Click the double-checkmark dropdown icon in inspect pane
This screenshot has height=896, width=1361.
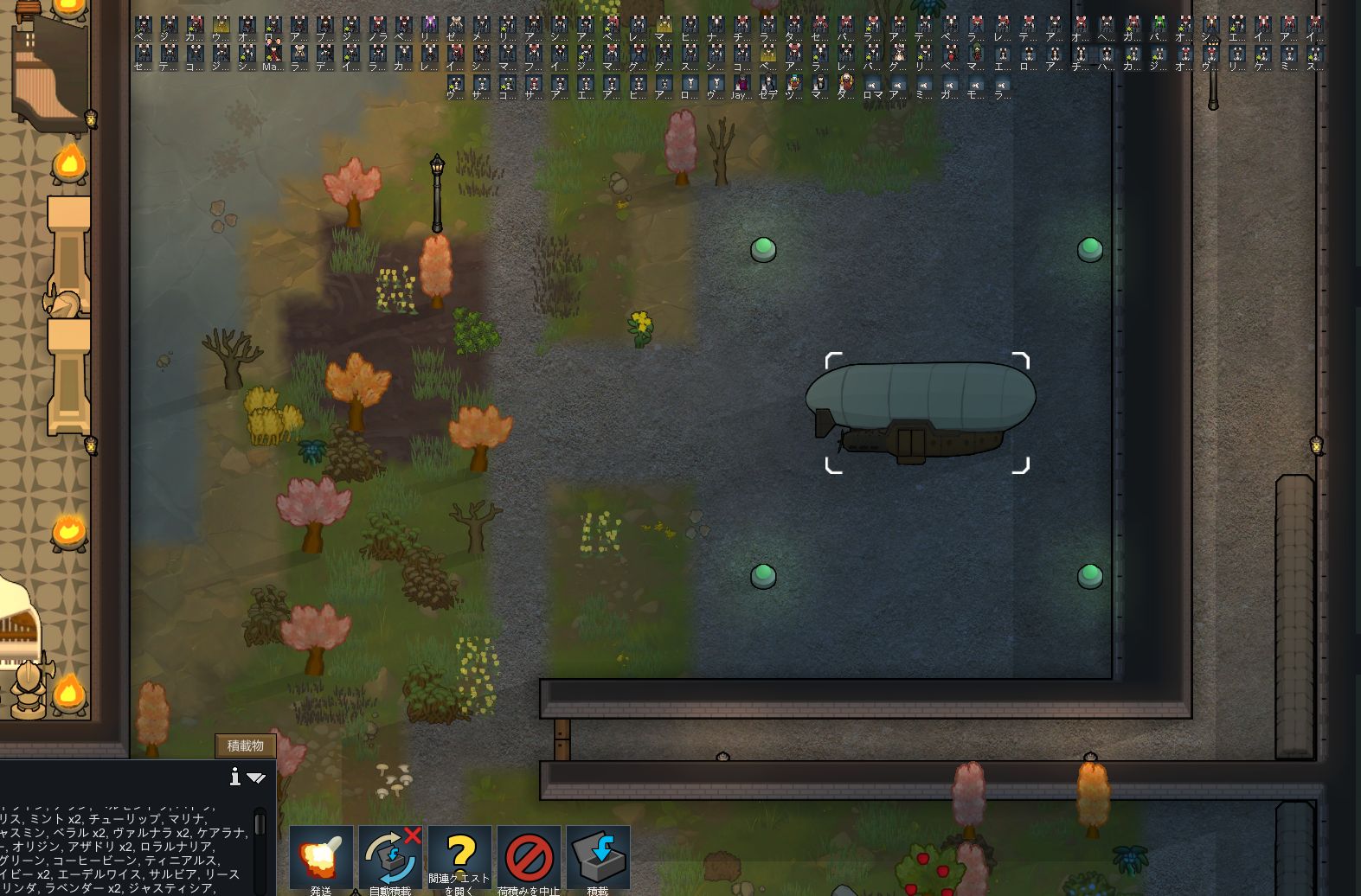[256, 778]
